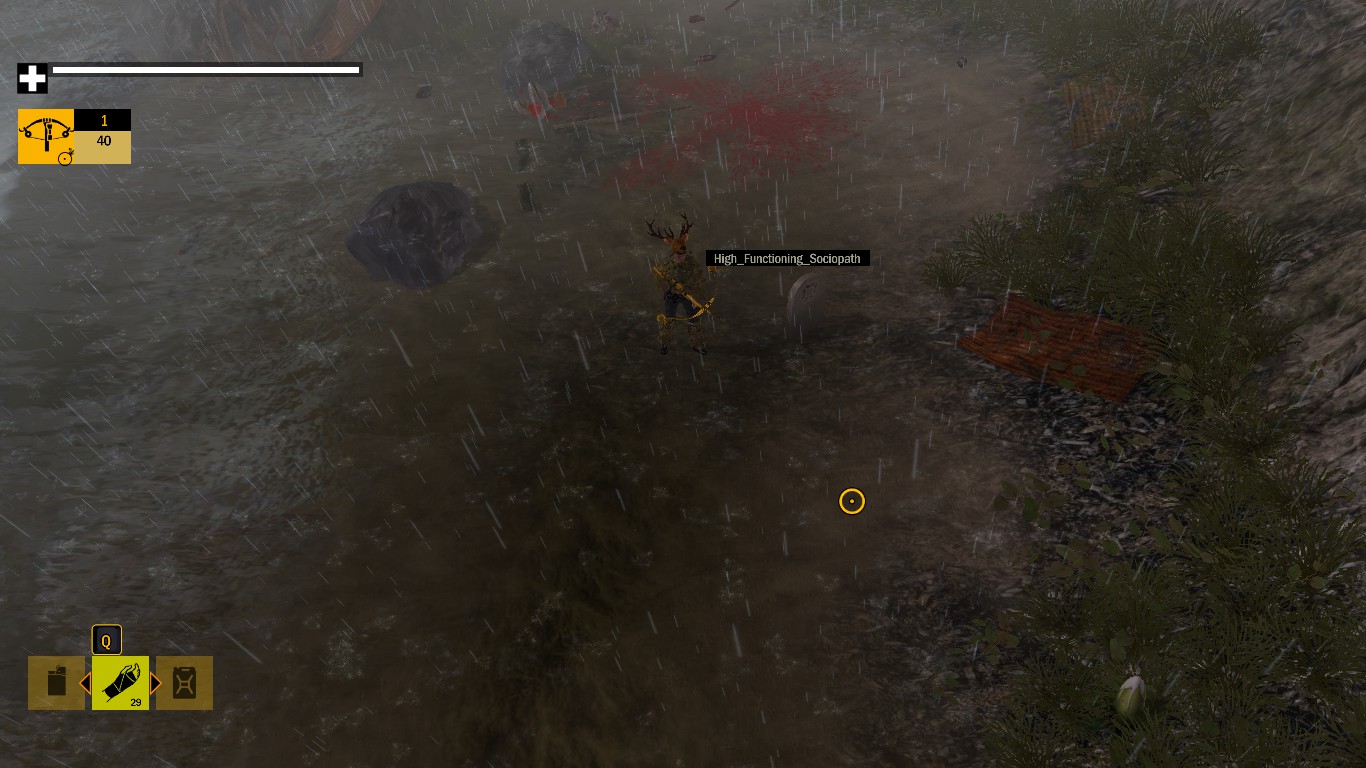Click the orange targeting reticle

tap(852, 501)
